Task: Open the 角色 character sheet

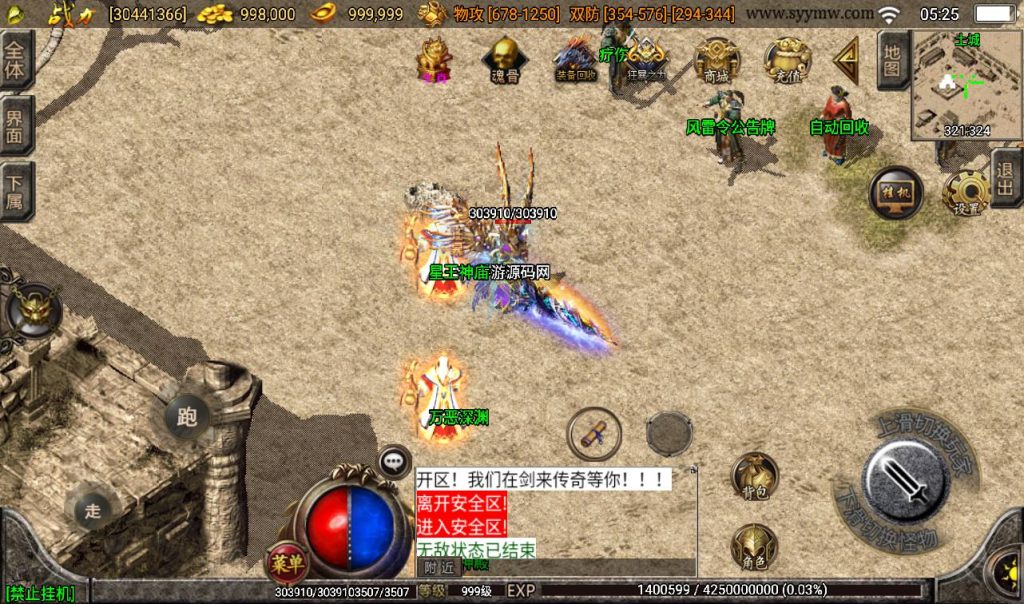Action: point(755,546)
